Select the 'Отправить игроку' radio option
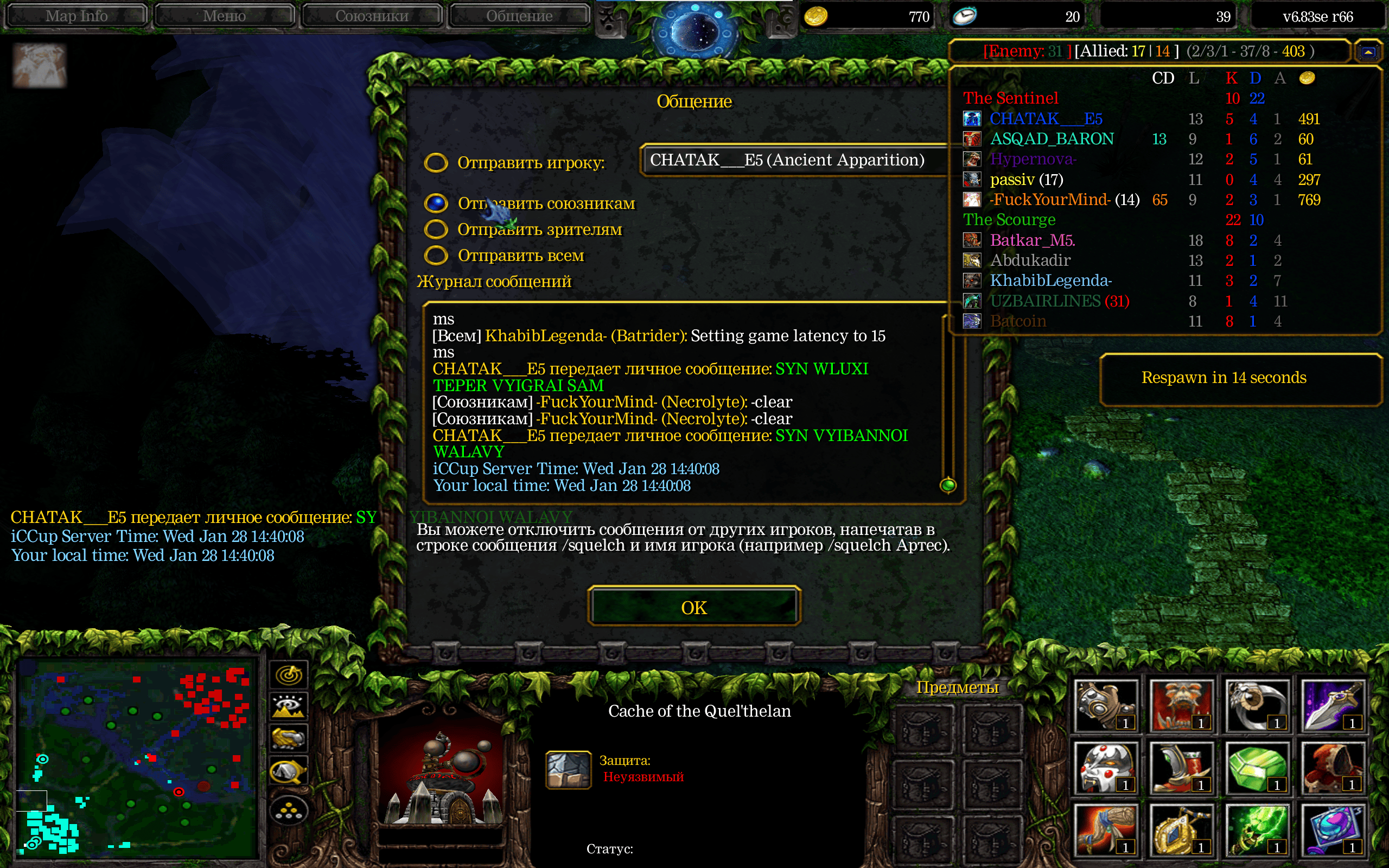This screenshot has width=1389, height=868. [436, 162]
